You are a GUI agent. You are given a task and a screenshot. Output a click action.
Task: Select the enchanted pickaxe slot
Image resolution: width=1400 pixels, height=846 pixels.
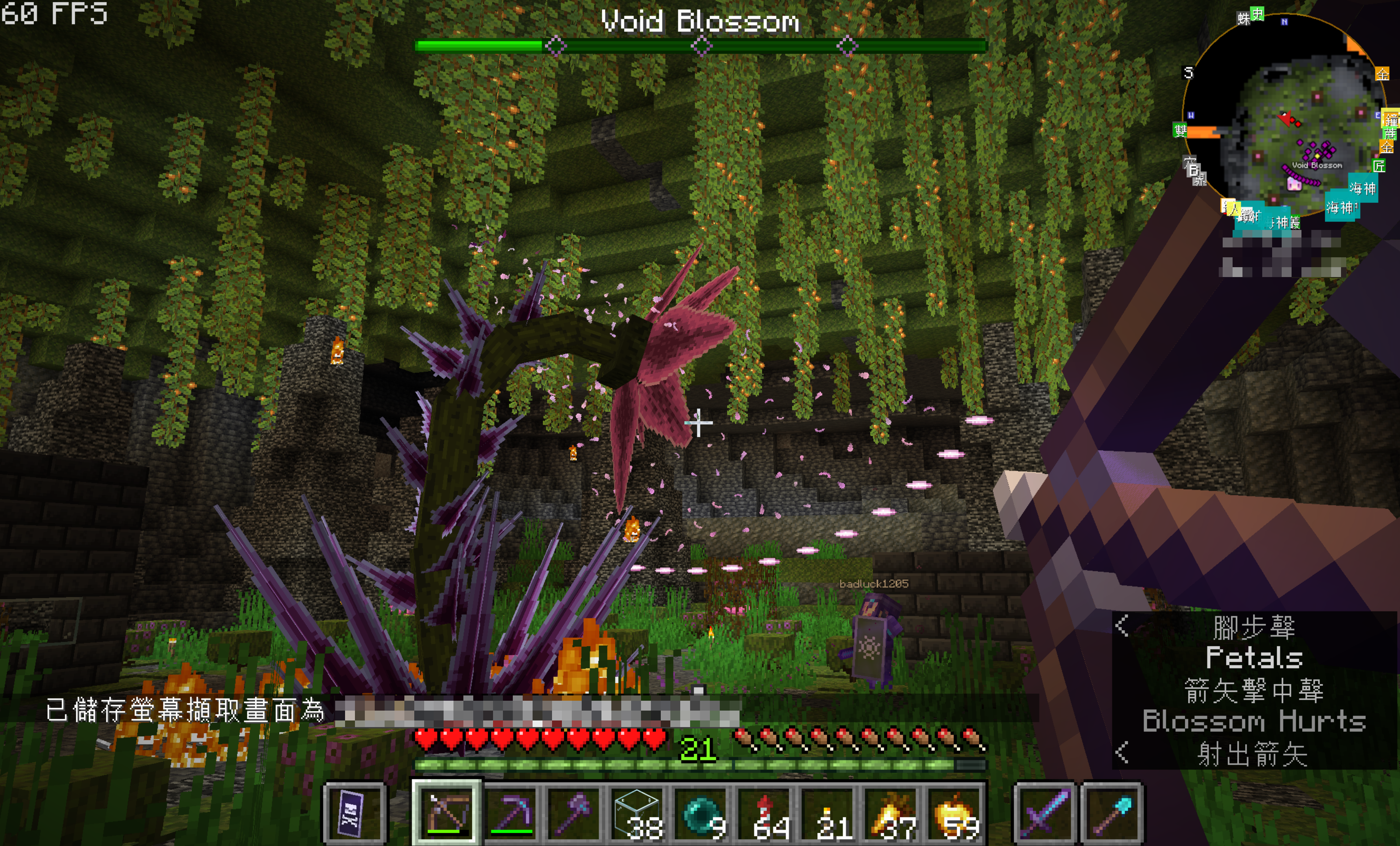[511, 812]
